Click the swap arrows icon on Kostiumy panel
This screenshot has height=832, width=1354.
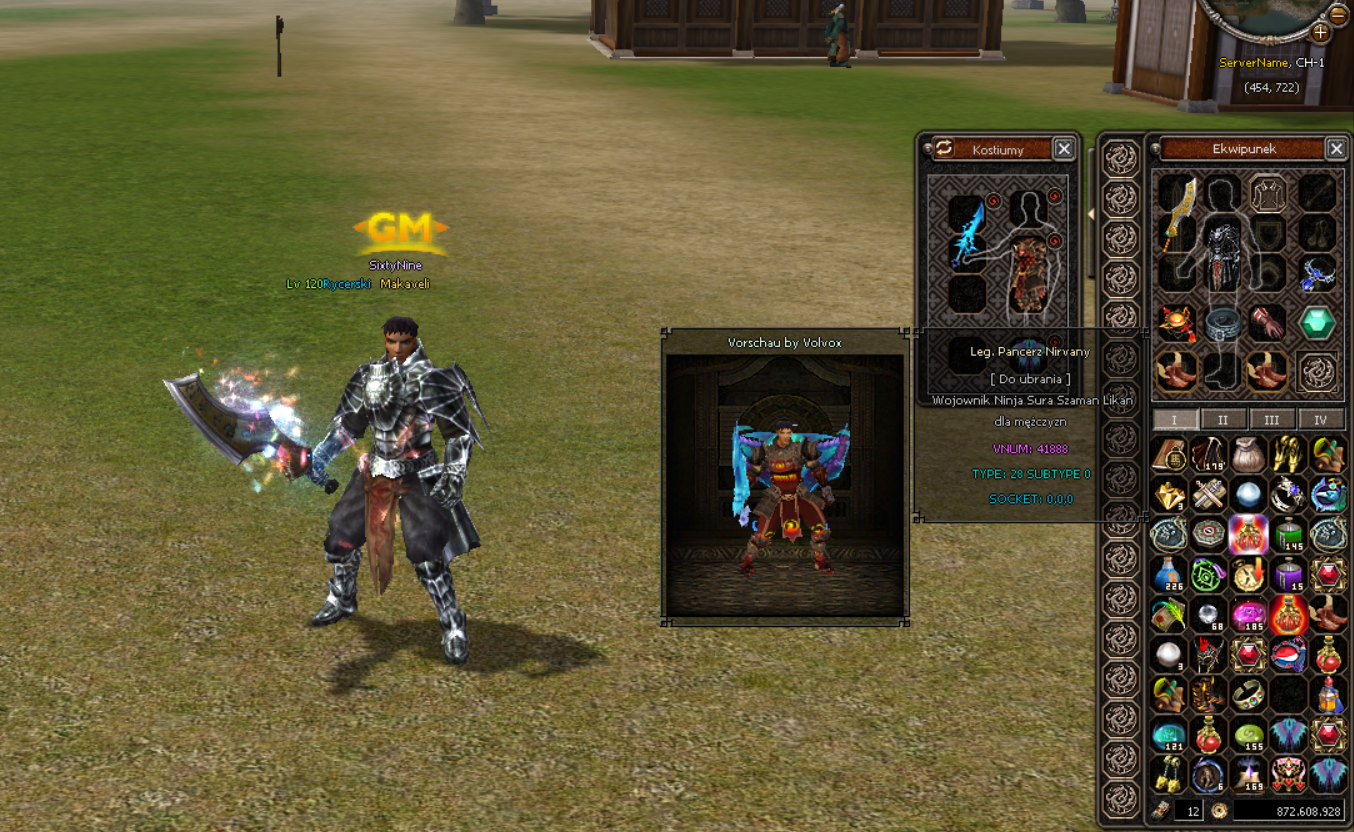pyautogui.click(x=942, y=148)
